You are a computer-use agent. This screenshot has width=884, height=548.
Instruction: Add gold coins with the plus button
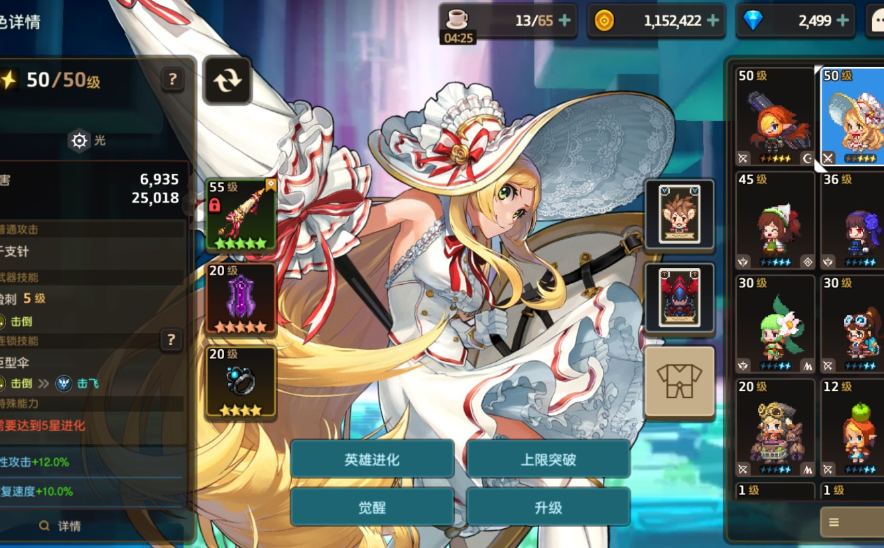[713, 20]
